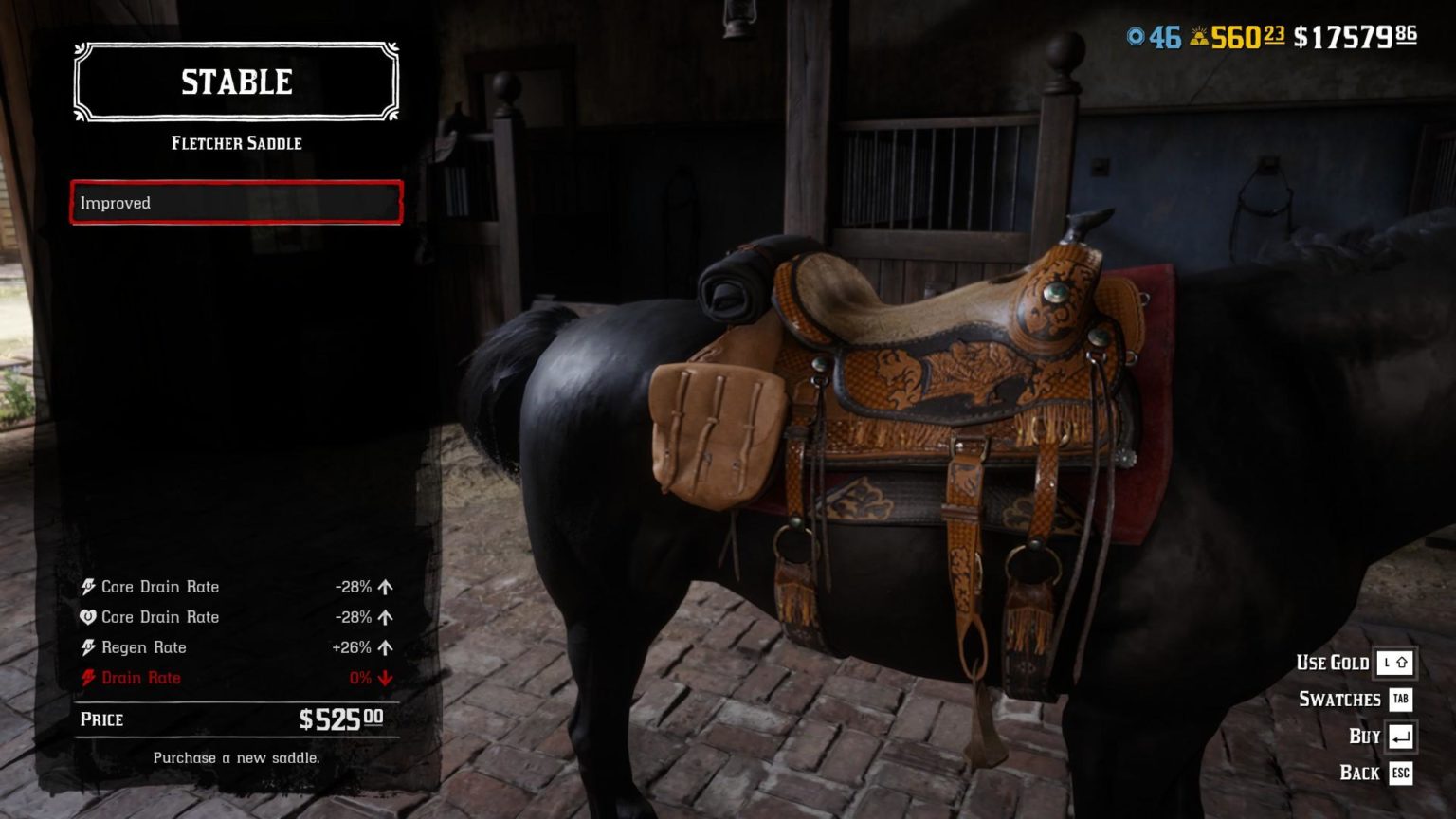Click the ESC key icon beside Back
The image size is (1456, 819).
pyautogui.click(x=1400, y=773)
